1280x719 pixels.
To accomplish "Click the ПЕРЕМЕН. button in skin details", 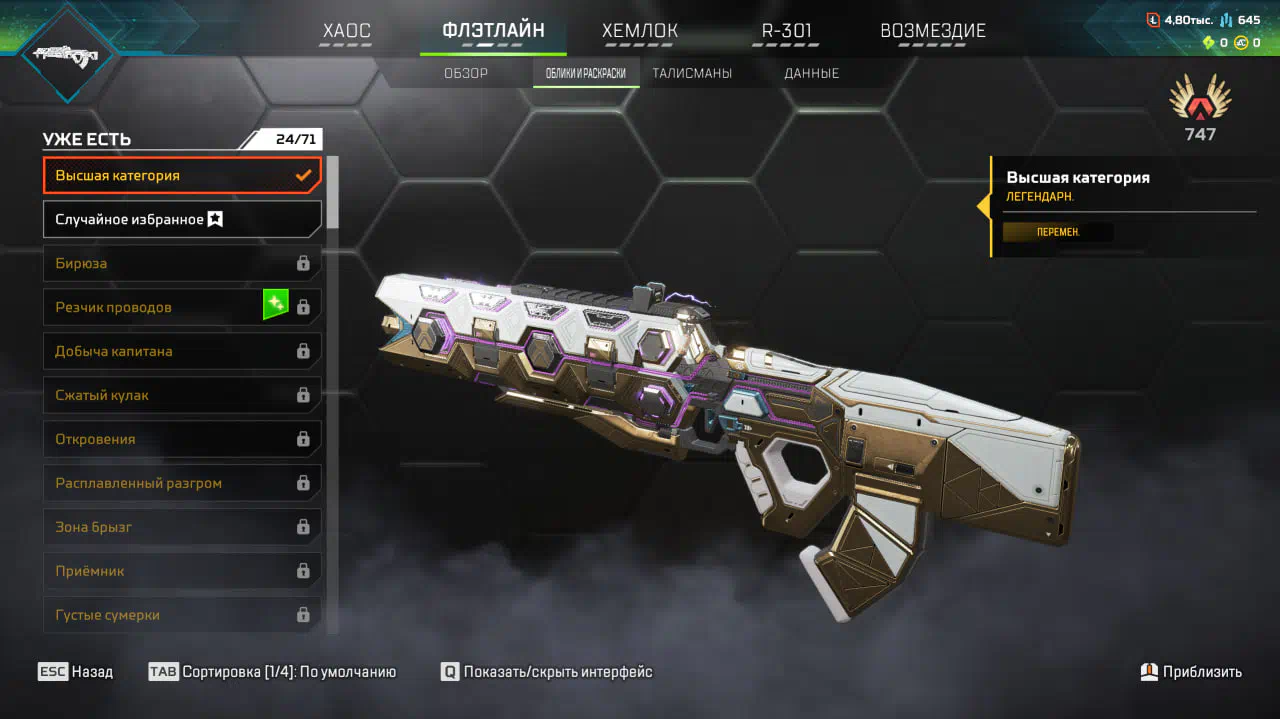I will [x=1058, y=232].
